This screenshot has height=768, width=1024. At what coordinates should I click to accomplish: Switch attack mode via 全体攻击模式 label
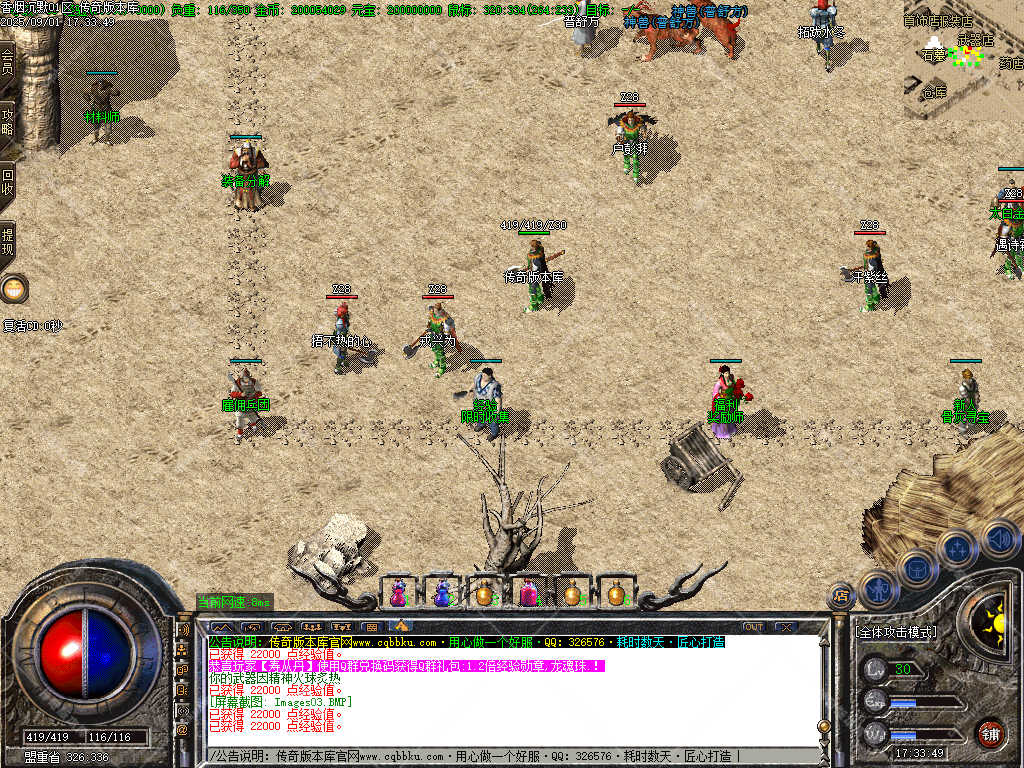click(897, 632)
